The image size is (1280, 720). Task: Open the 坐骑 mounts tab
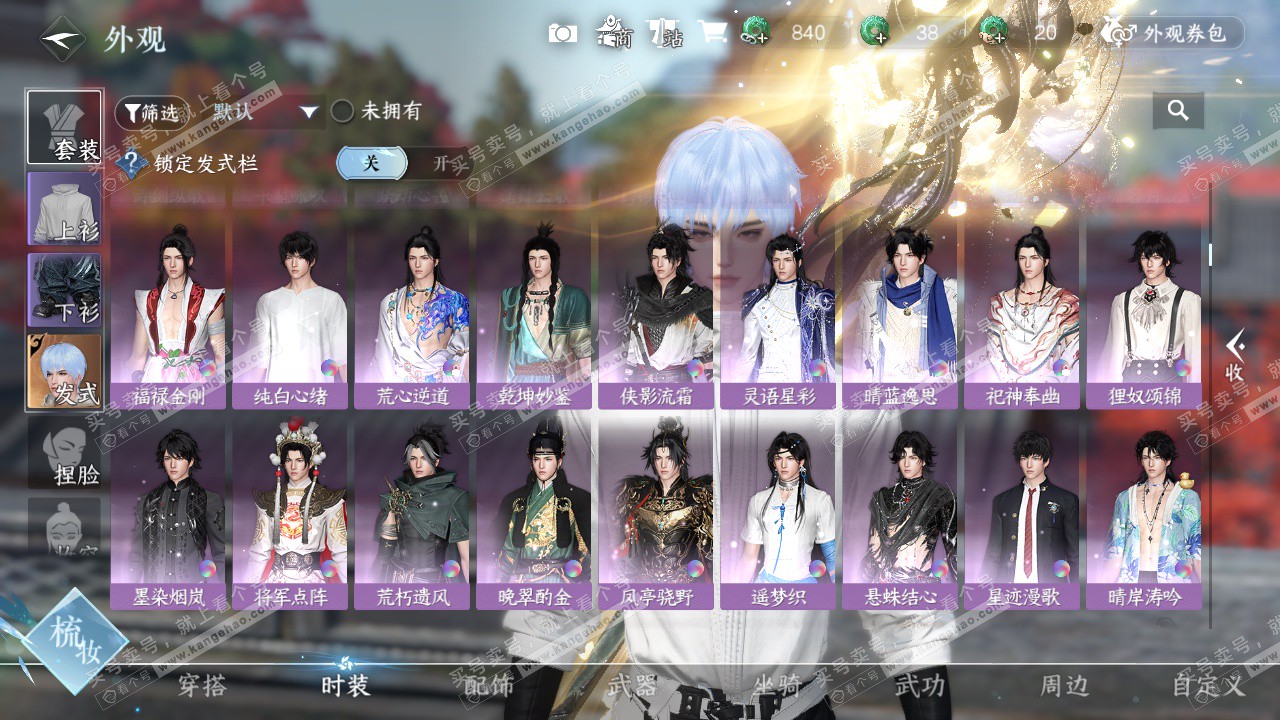point(777,686)
